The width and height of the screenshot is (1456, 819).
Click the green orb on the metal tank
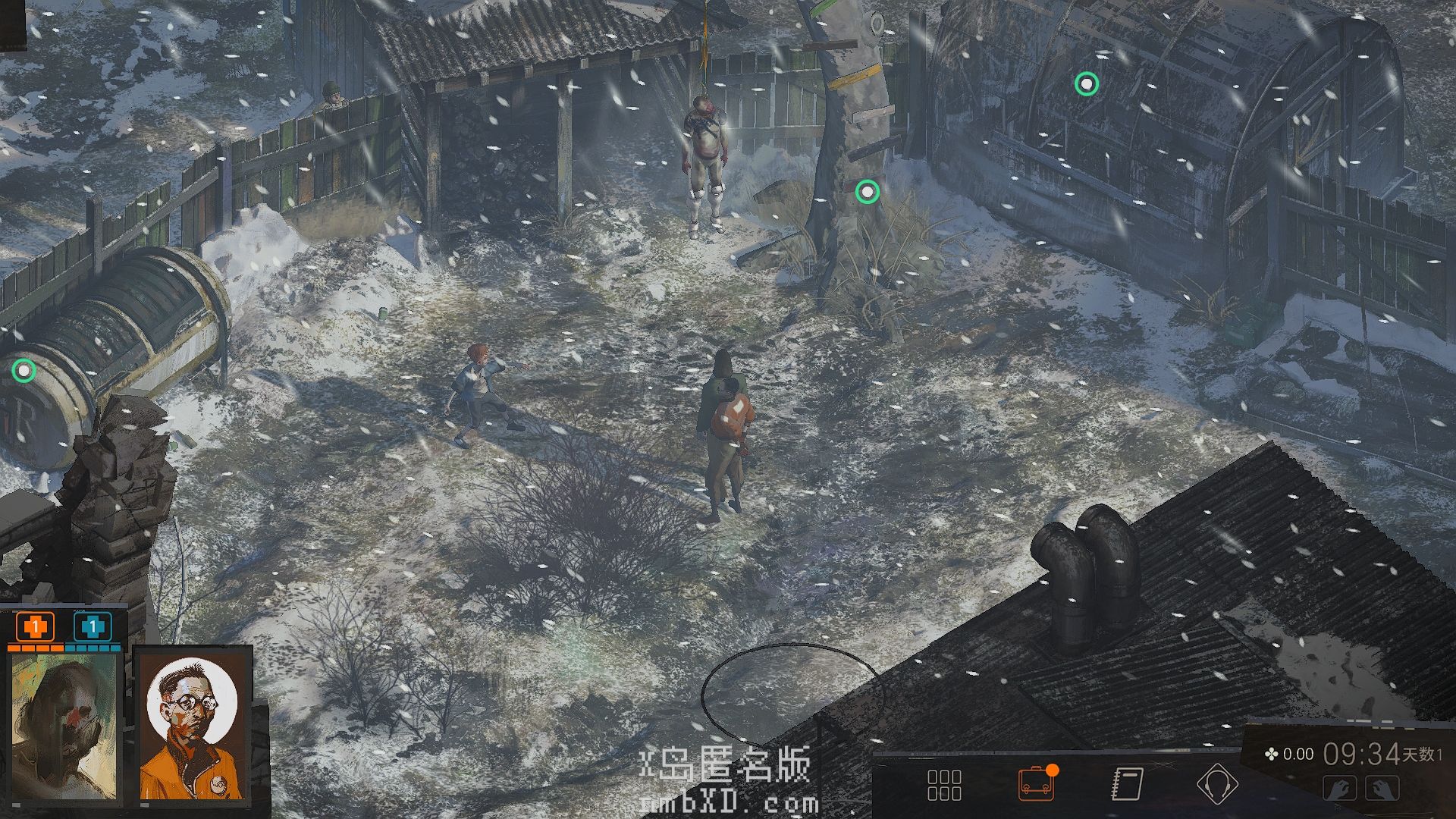24,371
